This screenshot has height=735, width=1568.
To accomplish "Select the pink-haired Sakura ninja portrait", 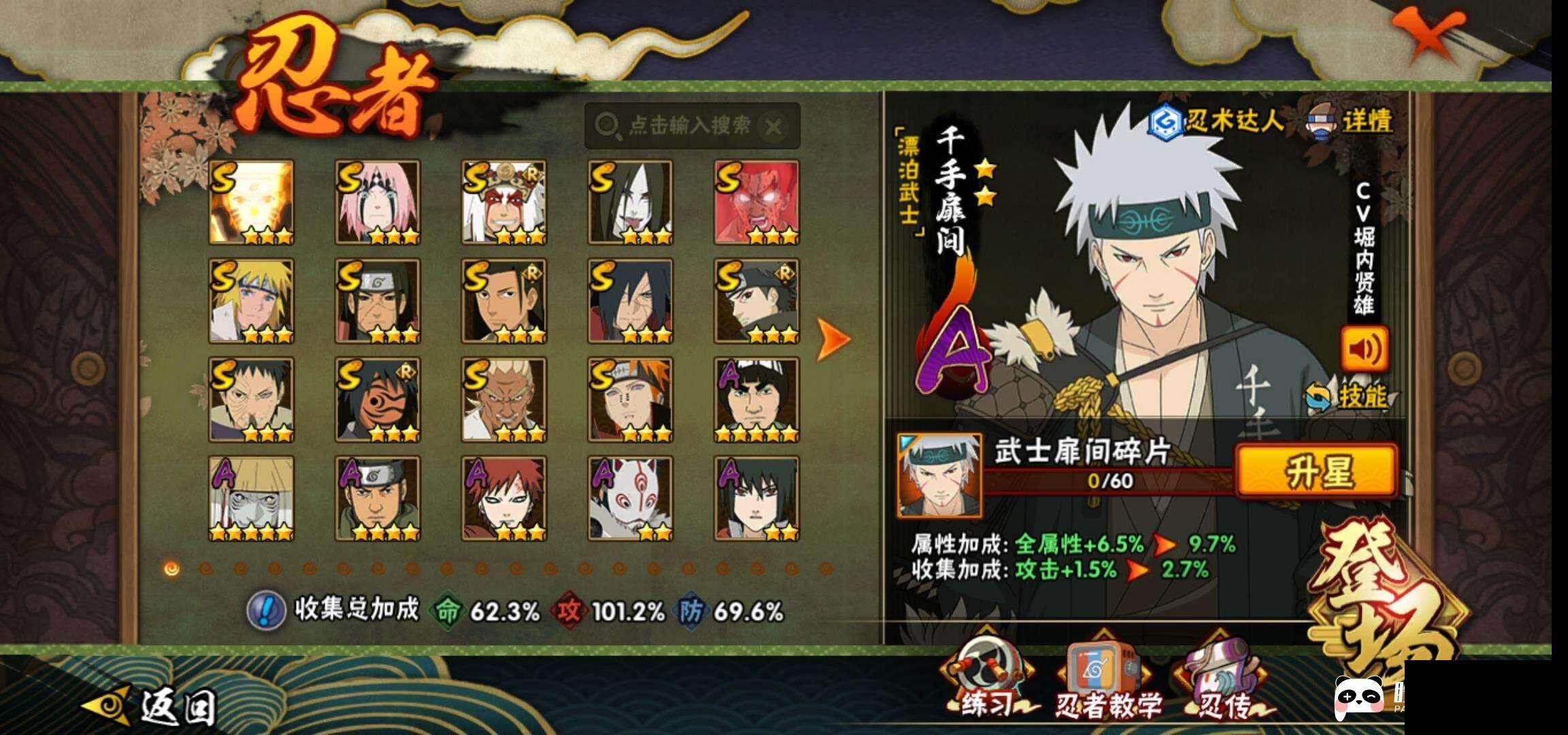I will coord(378,202).
